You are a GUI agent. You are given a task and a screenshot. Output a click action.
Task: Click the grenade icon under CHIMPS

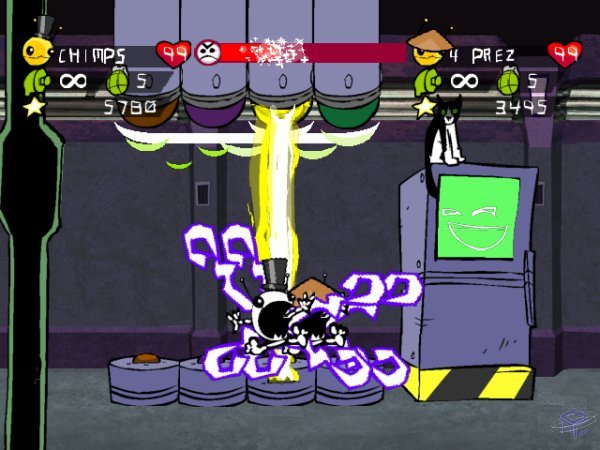pyautogui.click(x=117, y=79)
